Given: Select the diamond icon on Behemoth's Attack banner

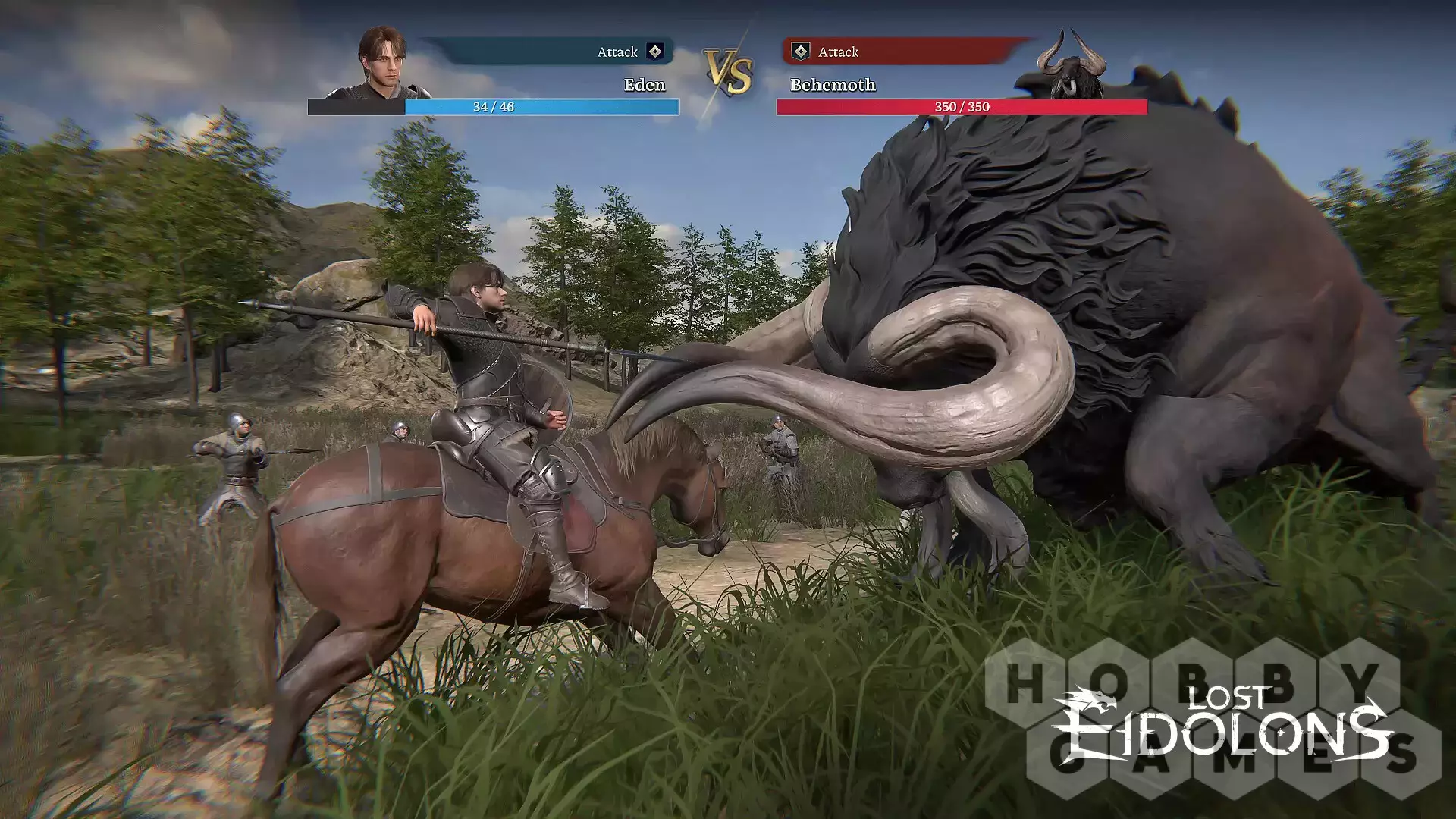Looking at the screenshot, I should [x=800, y=52].
